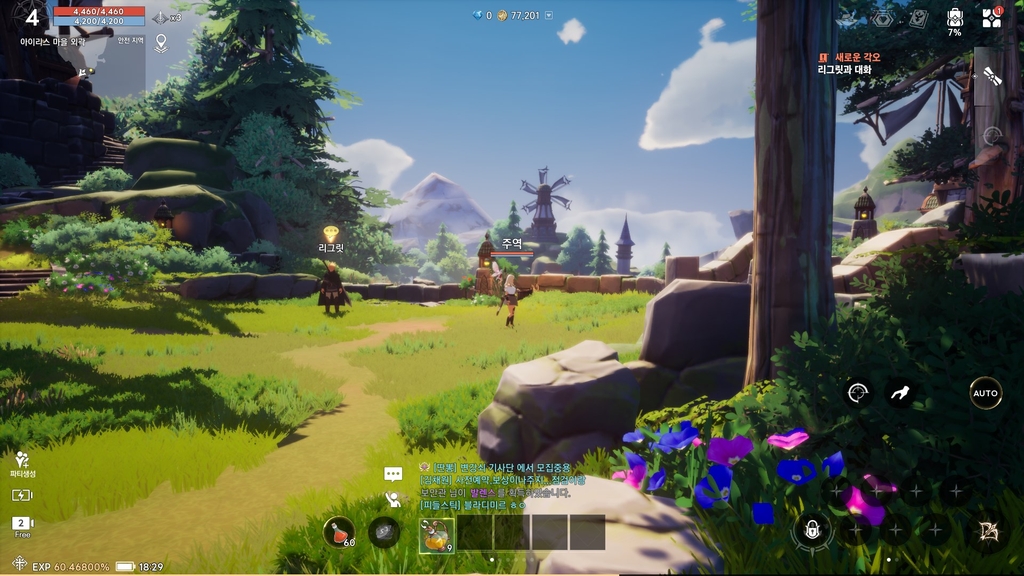1024x576 pixels.
Task: Open the main menu grid icon
Action: click(x=990, y=18)
